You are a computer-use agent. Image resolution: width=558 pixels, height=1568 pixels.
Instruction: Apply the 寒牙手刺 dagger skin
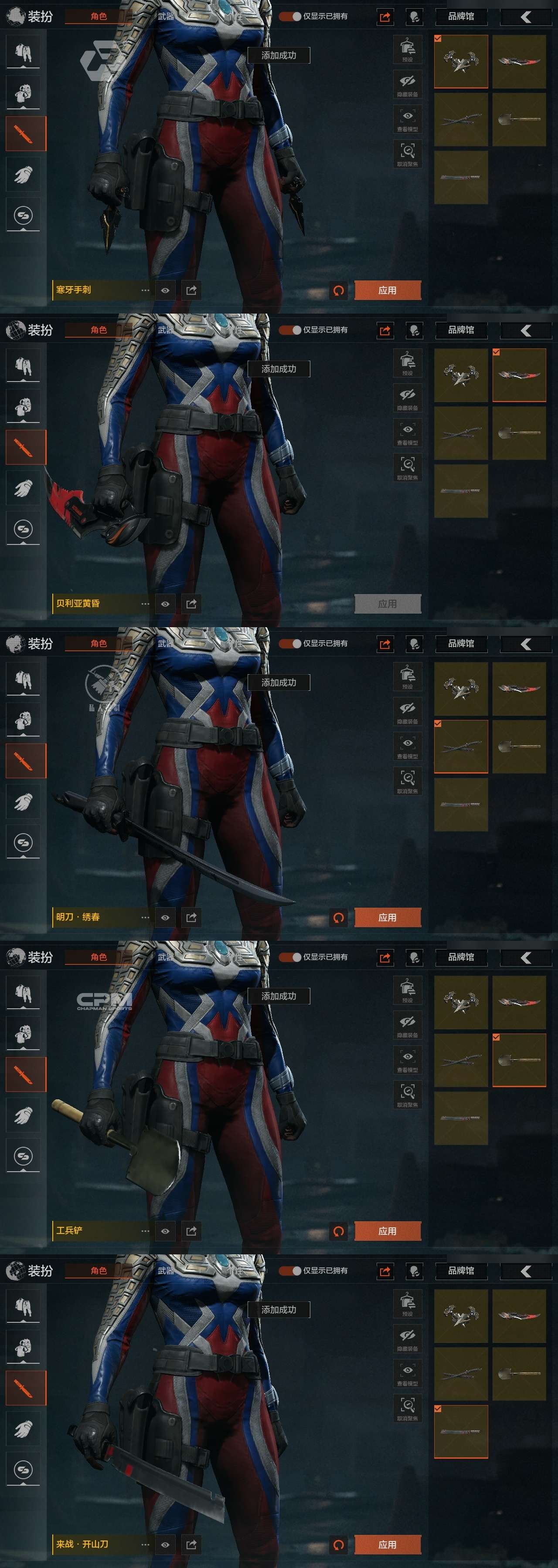[x=387, y=291]
